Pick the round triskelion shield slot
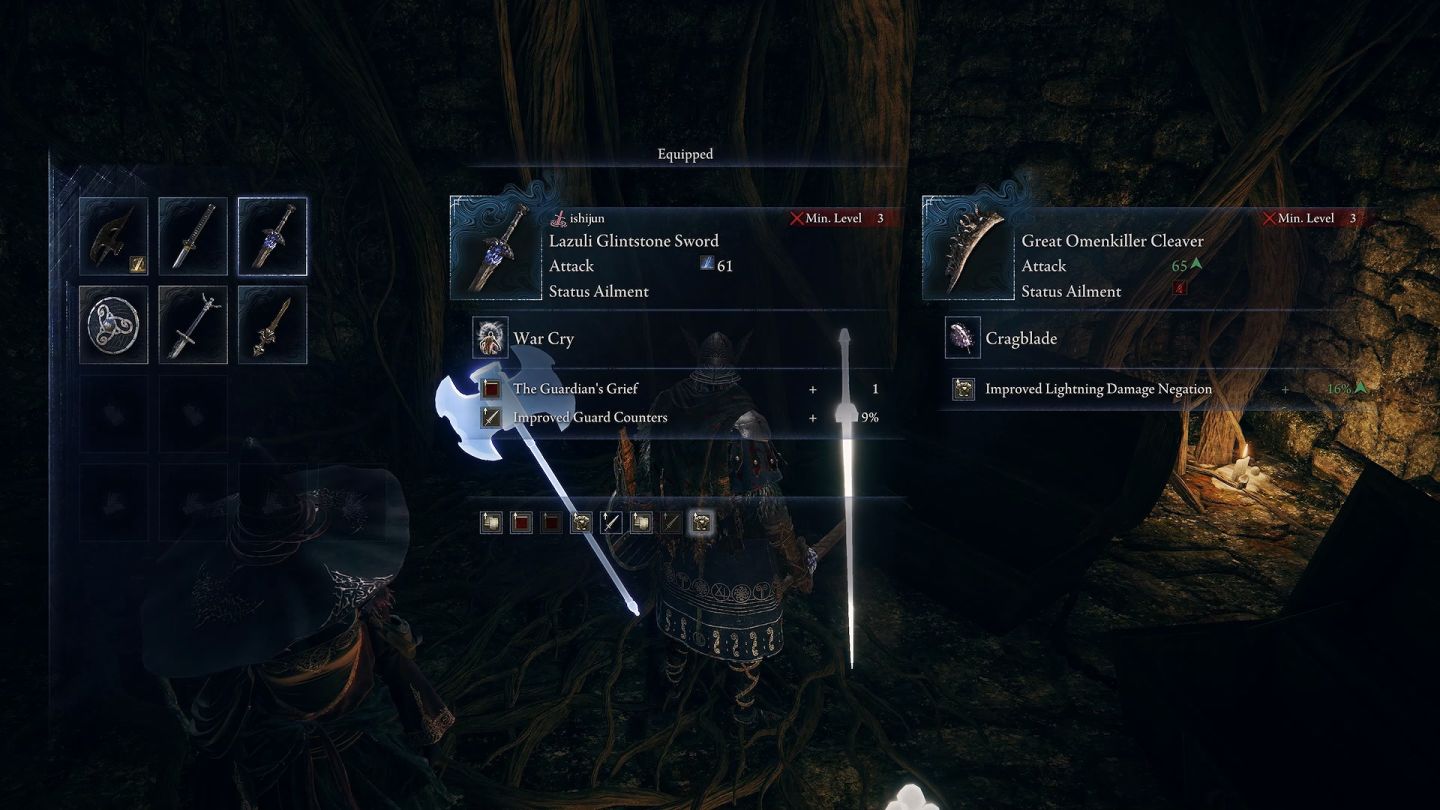 pos(114,325)
